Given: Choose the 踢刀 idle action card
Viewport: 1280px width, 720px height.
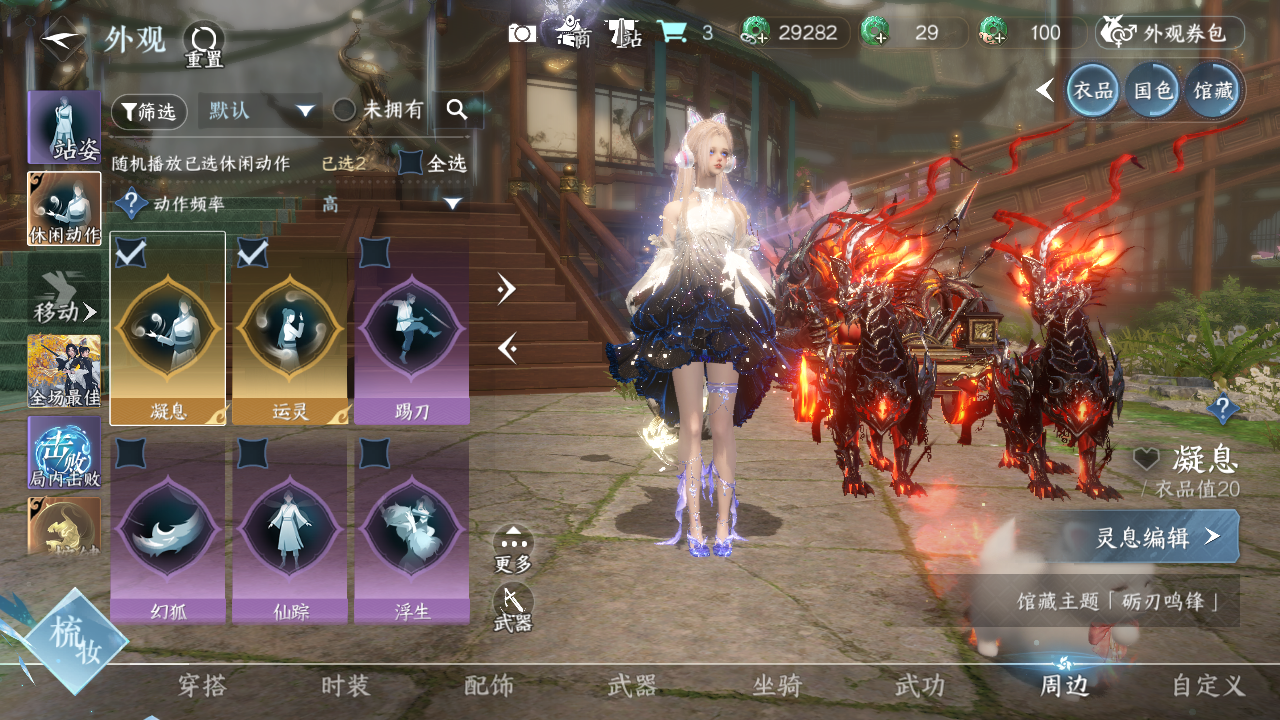Looking at the screenshot, I should tap(411, 328).
